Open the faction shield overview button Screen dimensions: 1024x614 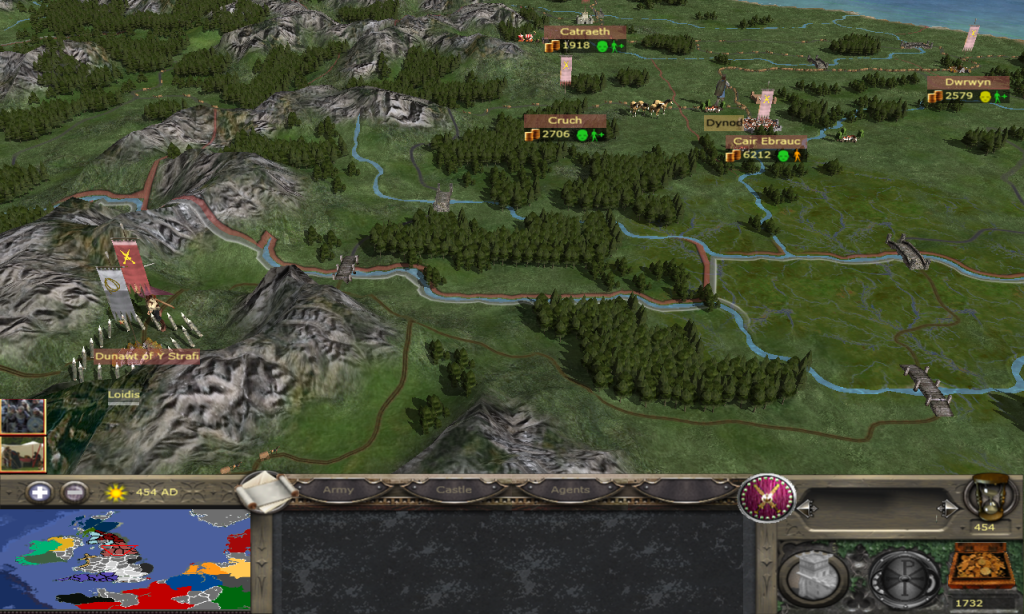point(766,497)
